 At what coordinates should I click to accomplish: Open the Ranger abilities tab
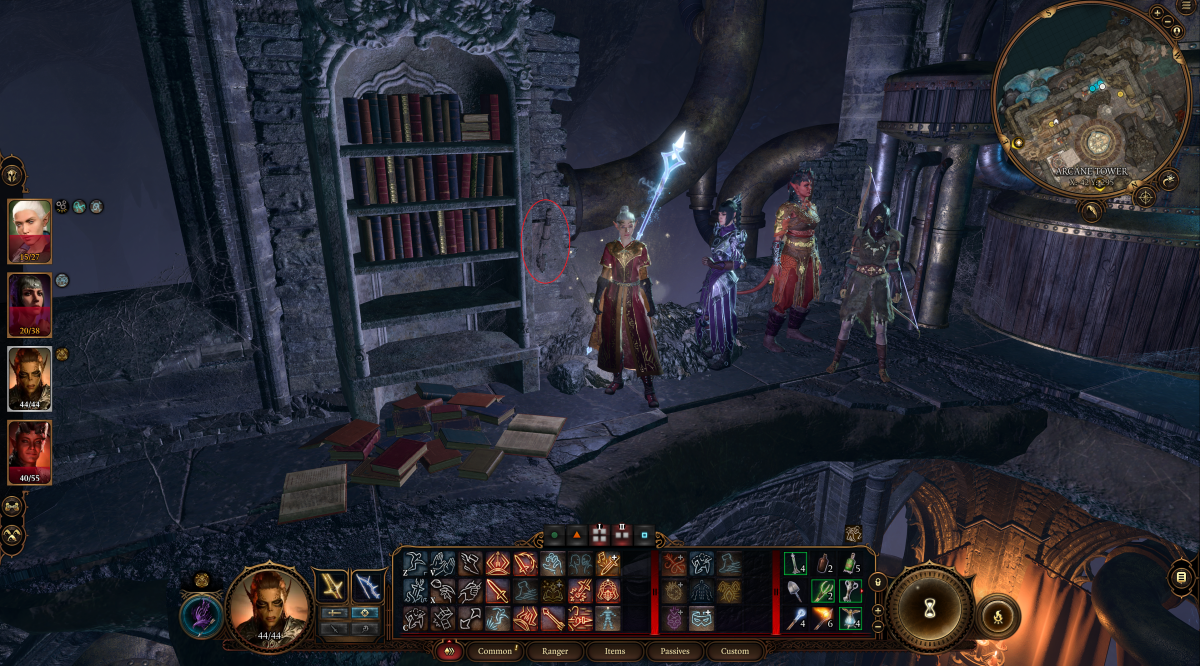(x=553, y=651)
